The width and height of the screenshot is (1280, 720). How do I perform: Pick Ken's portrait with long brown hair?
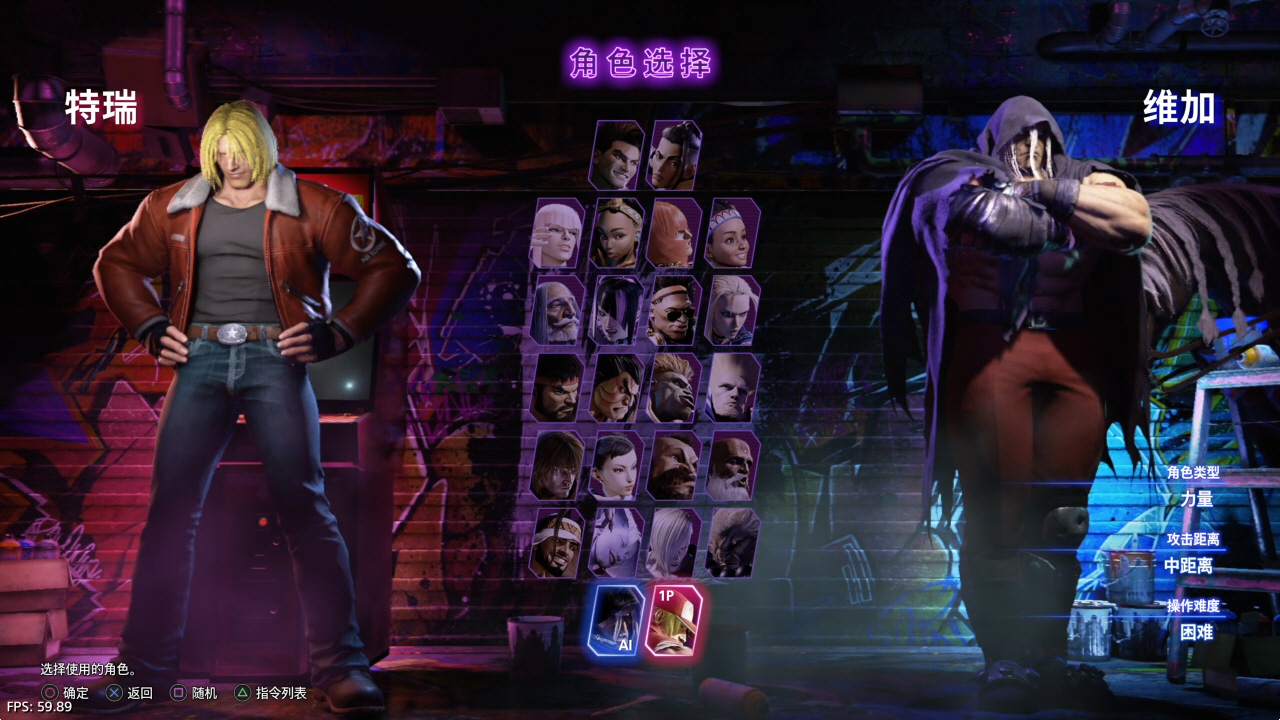[557, 466]
